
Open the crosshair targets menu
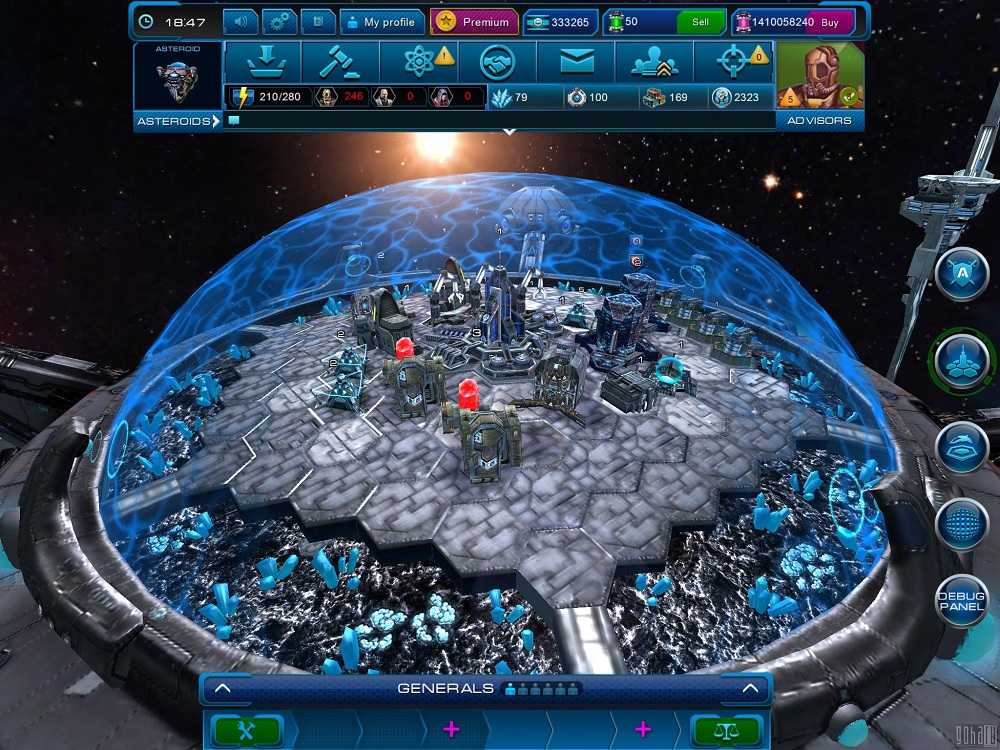point(733,62)
